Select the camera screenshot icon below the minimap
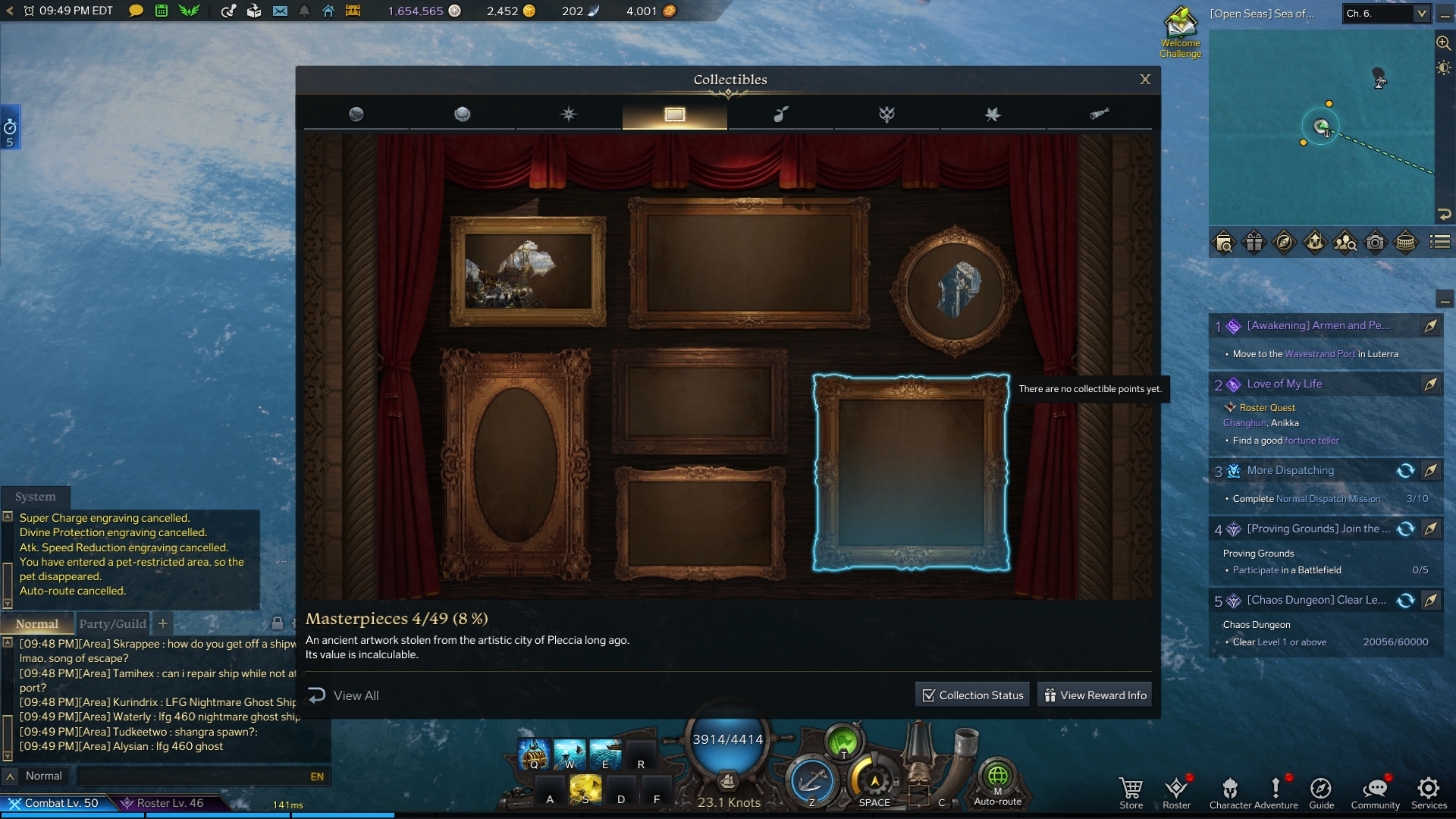 [1375, 243]
